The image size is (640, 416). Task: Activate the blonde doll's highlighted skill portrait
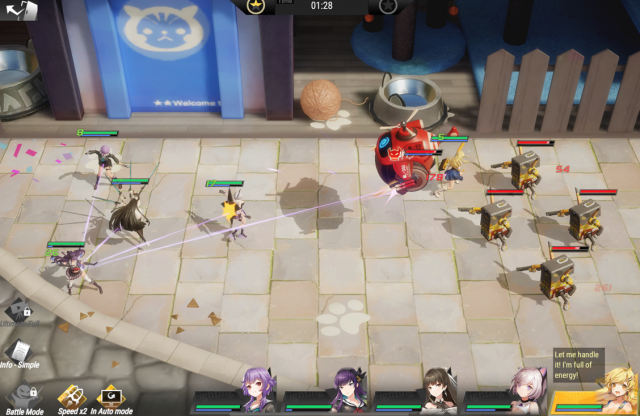pos(605,394)
